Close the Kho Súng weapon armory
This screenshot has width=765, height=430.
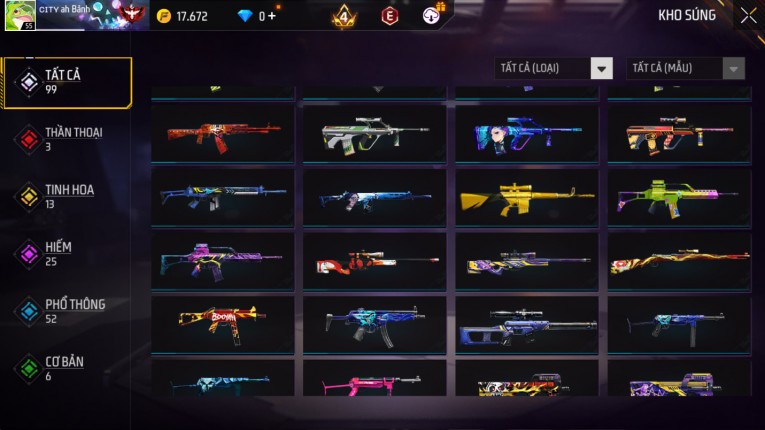(x=748, y=15)
